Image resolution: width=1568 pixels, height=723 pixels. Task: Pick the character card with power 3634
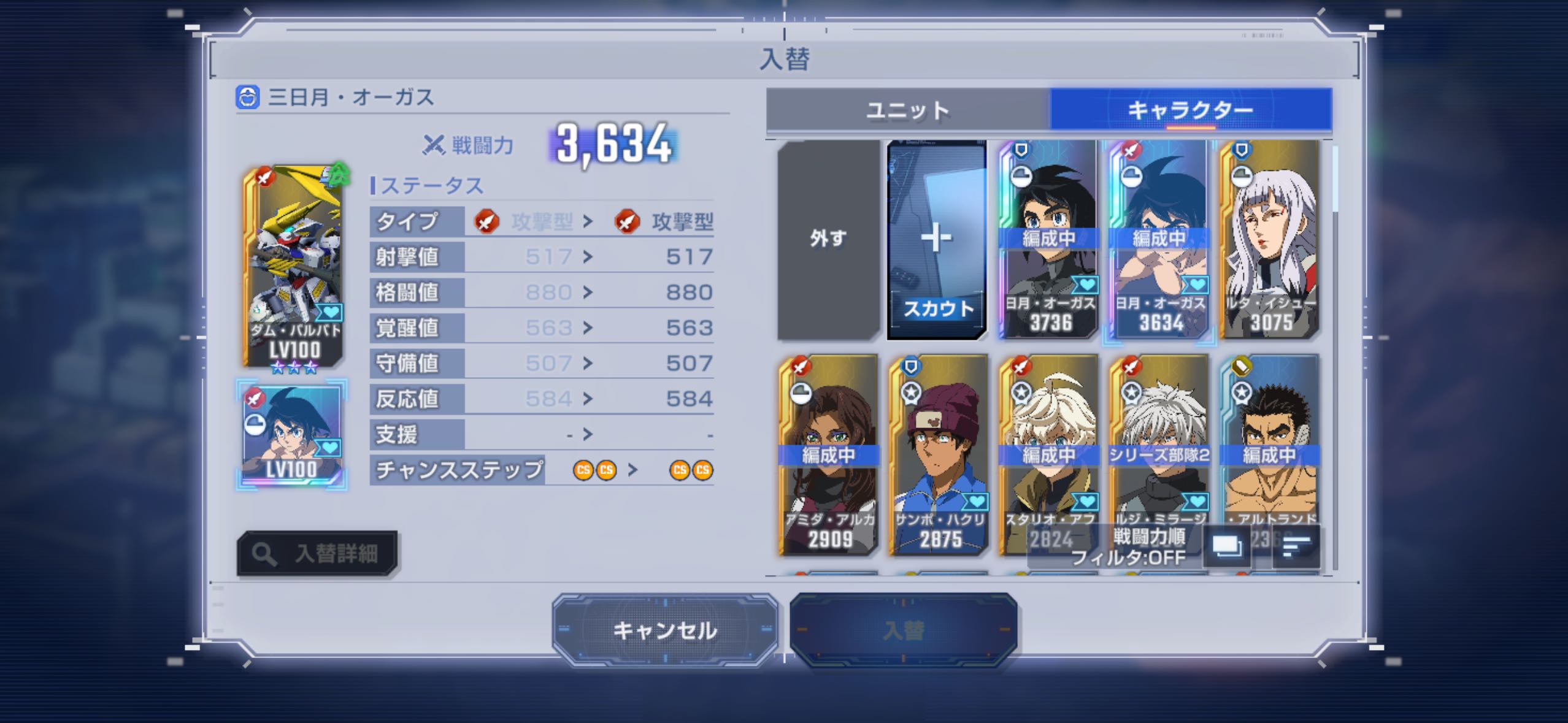[x=1158, y=239]
